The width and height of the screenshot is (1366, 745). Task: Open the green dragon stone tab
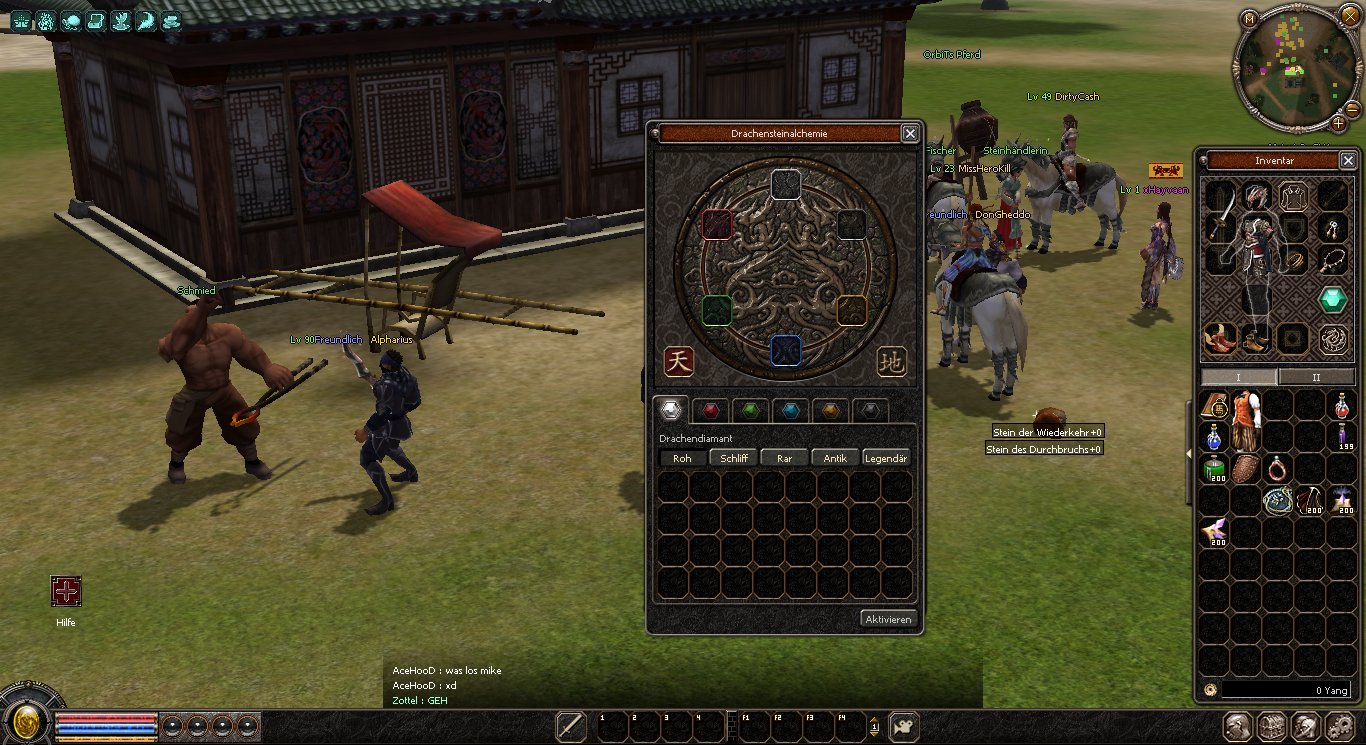(x=750, y=410)
